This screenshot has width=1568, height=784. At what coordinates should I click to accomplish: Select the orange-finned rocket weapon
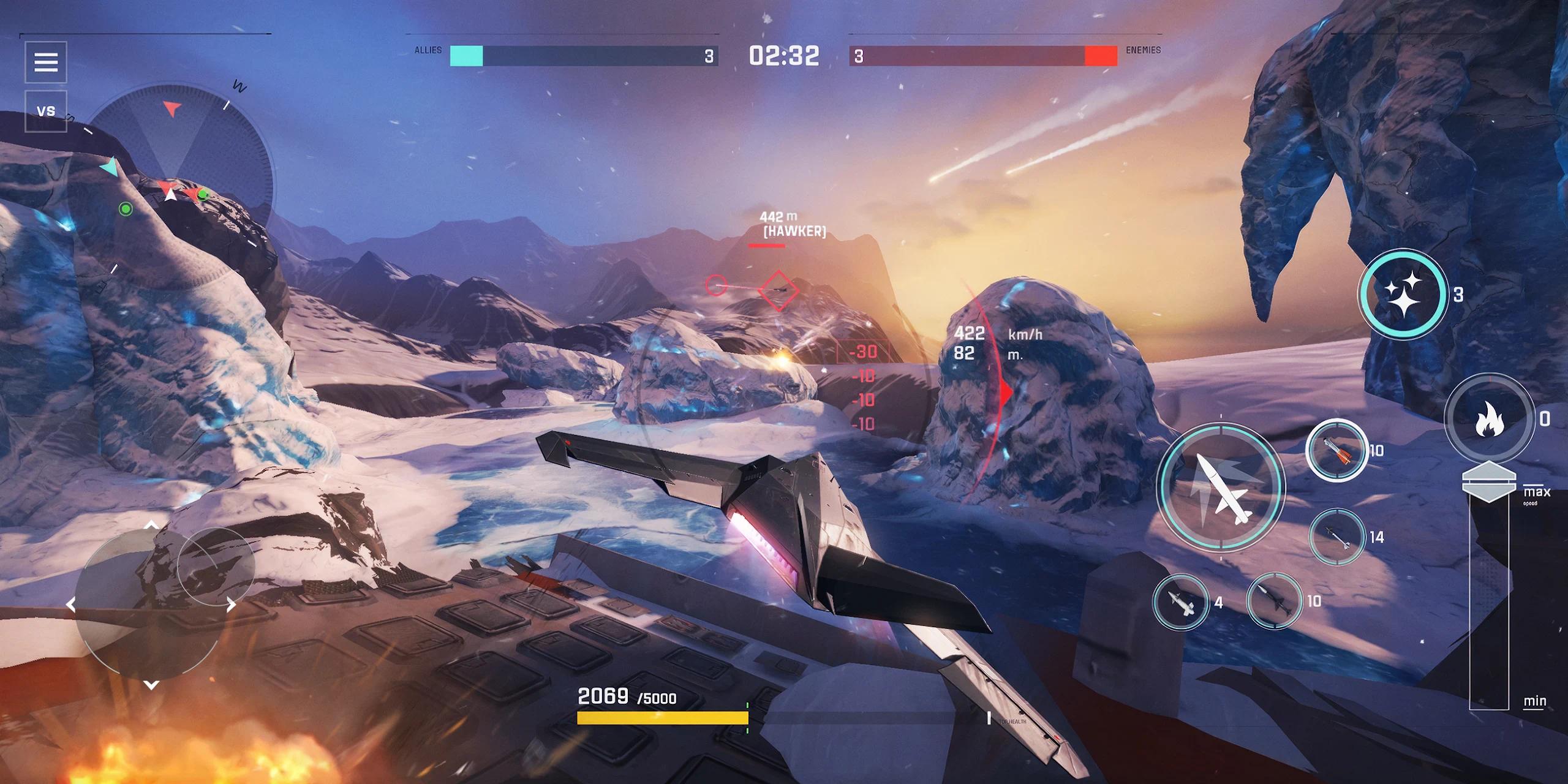(1336, 451)
